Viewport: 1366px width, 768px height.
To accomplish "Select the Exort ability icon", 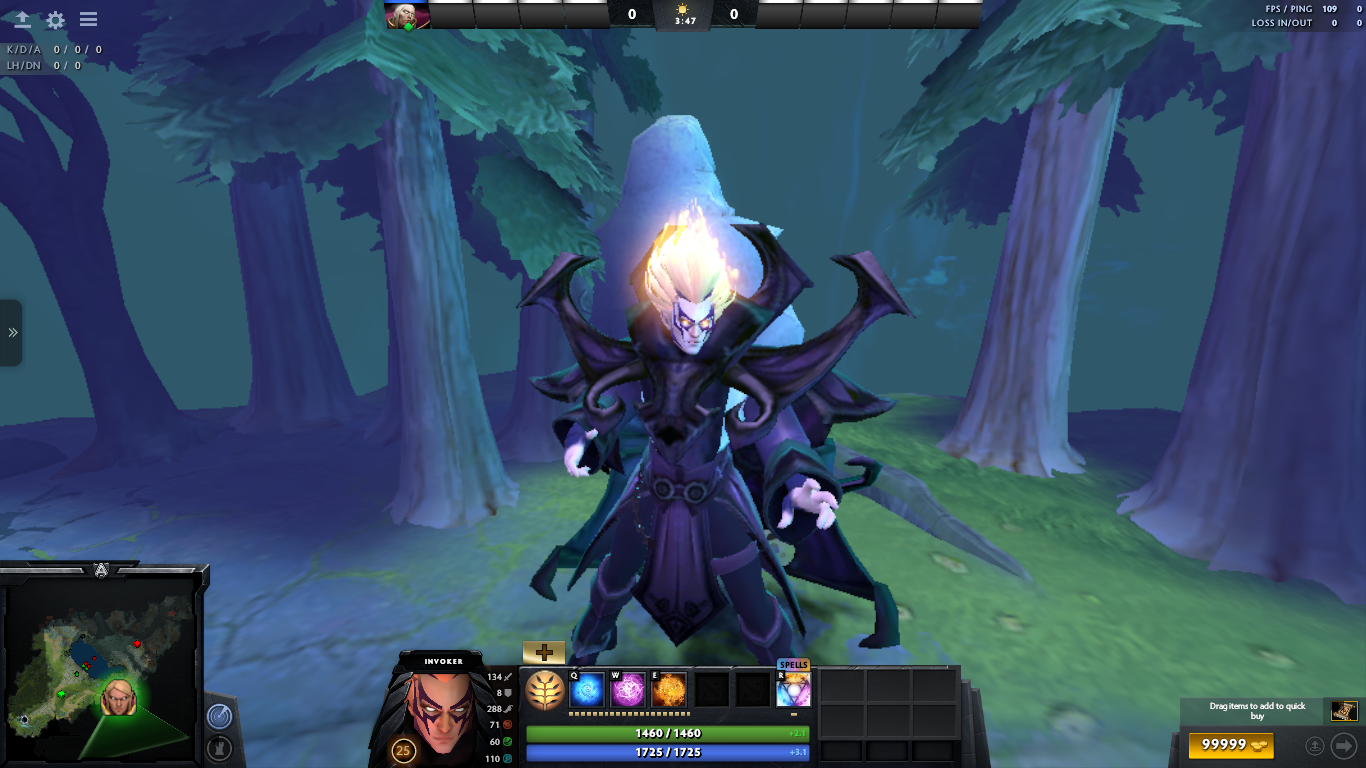I will click(669, 688).
